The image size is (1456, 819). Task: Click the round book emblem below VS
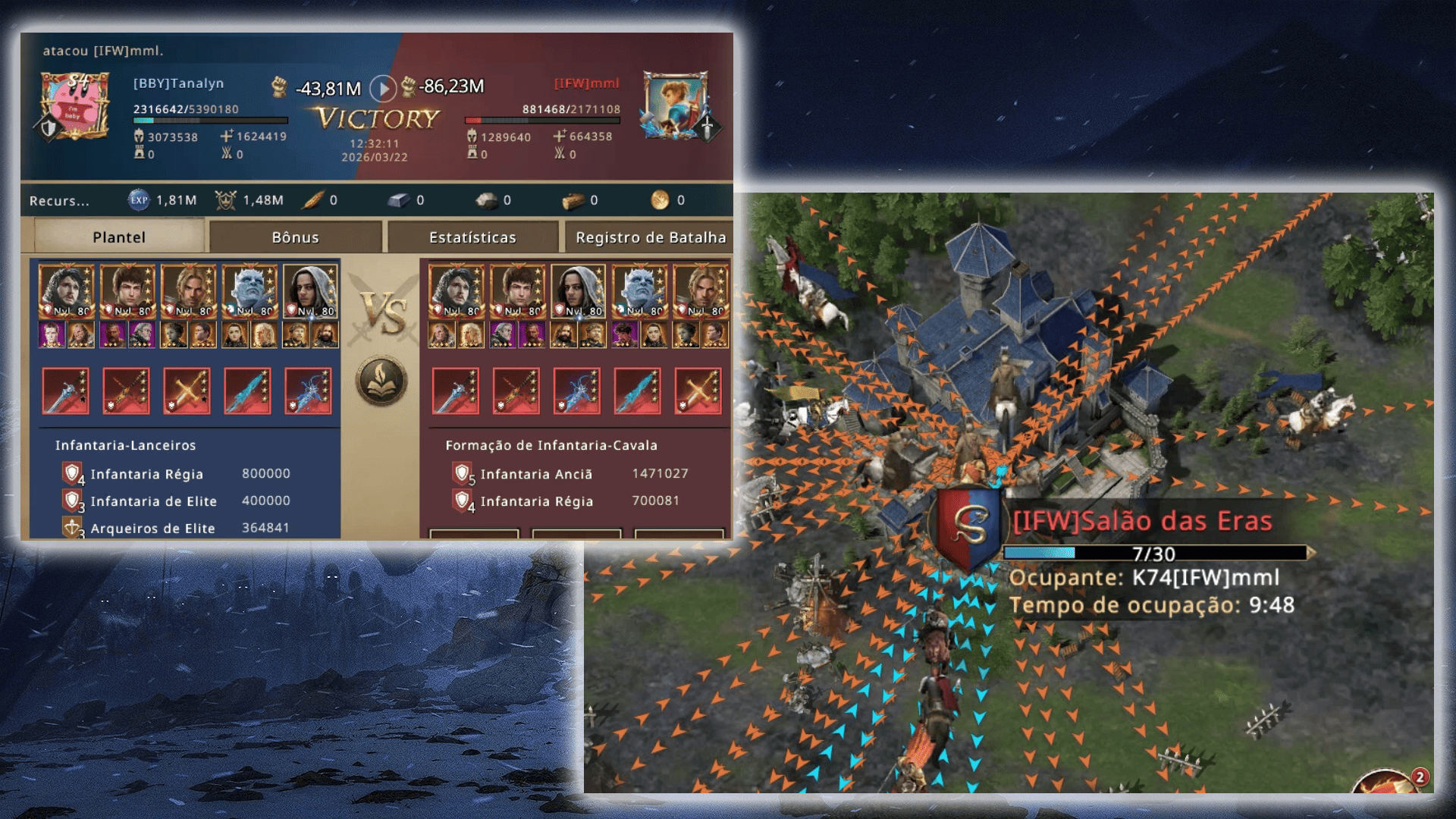pyautogui.click(x=381, y=381)
